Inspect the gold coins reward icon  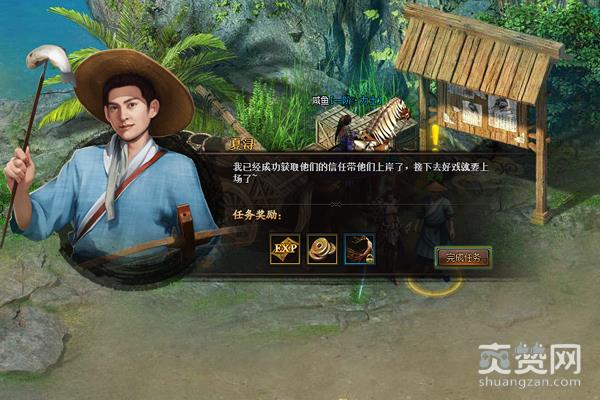322,249
